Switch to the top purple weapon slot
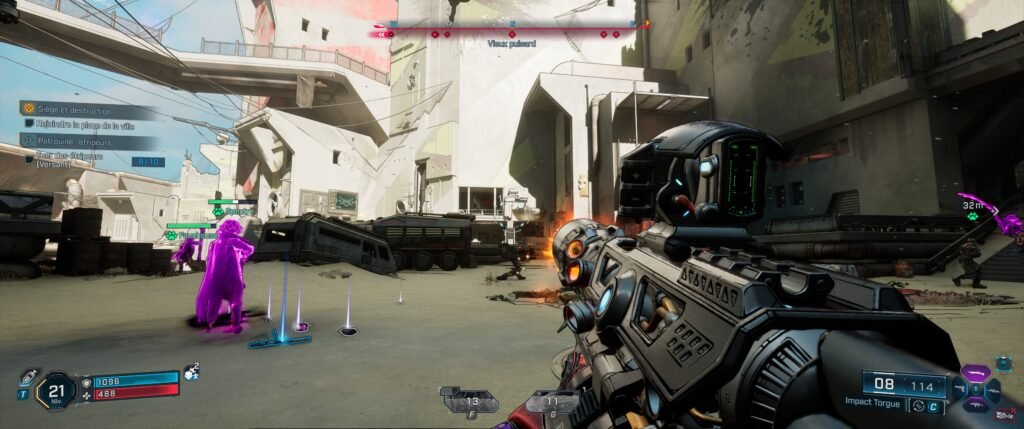1024x429 pixels. [x=975, y=372]
